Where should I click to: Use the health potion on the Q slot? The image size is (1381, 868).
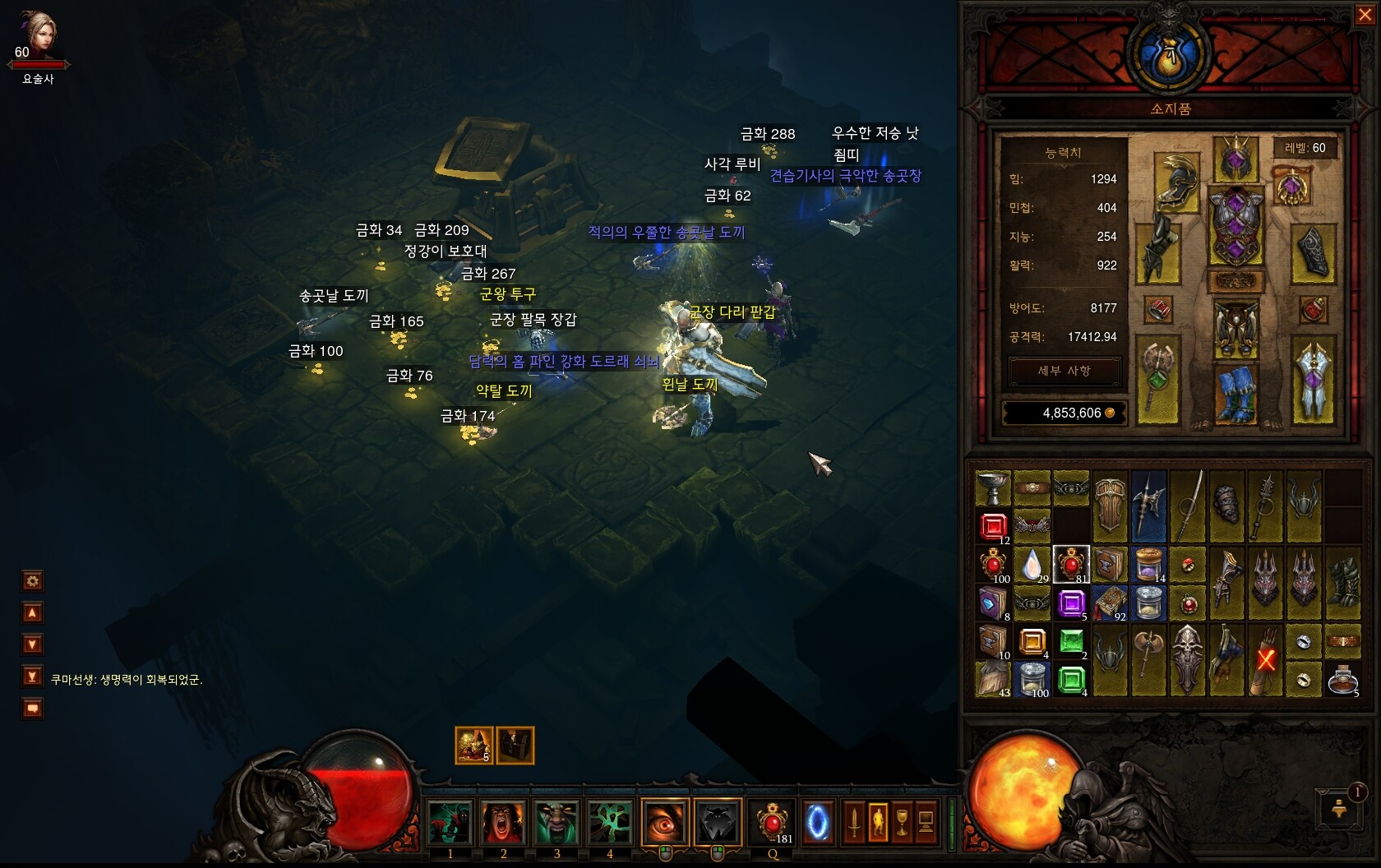772,822
